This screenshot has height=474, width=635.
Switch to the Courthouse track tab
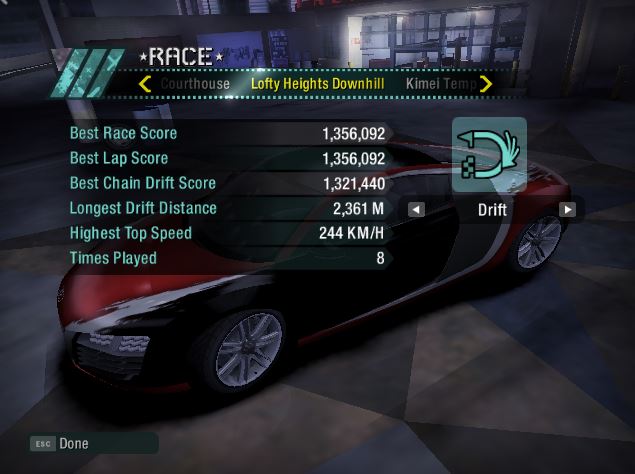tap(195, 84)
